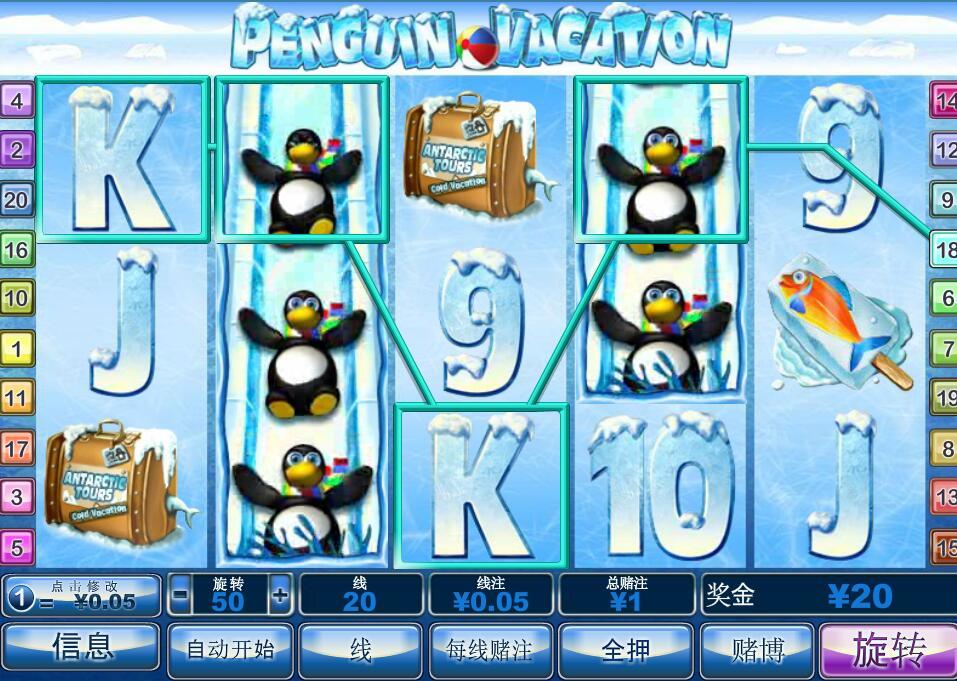957x681 pixels.
Task: Choose highlighted payline 18 marker
Action: (944, 248)
